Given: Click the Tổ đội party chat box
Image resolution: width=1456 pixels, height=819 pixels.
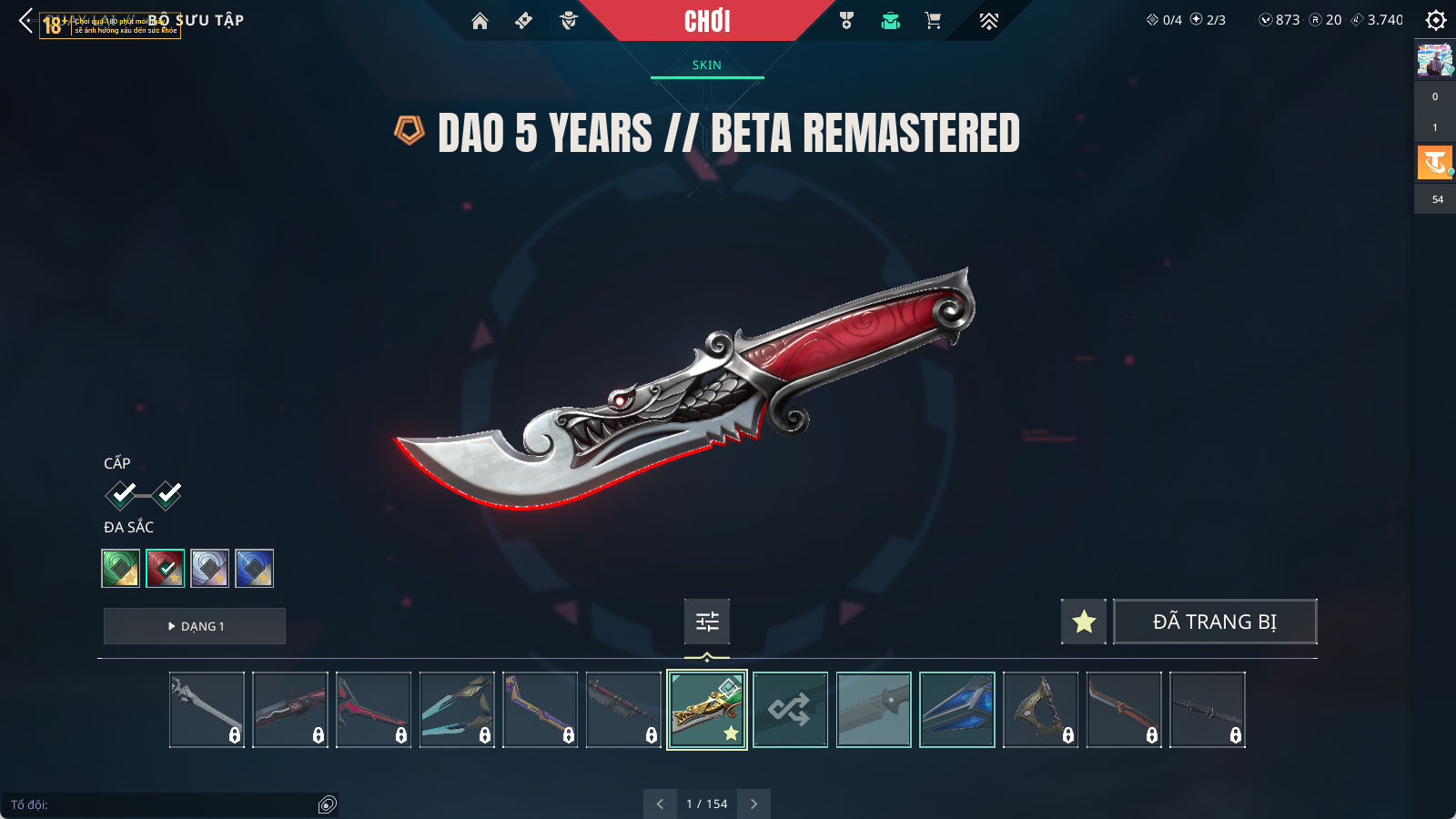Looking at the screenshot, I should coord(164,804).
